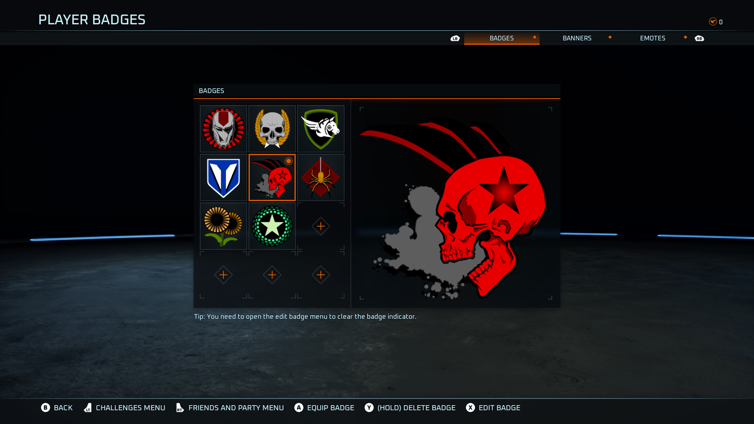754x424 pixels.
Task: Select the masked face badge in red ring
Action: pyautogui.click(x=223, y=129)
